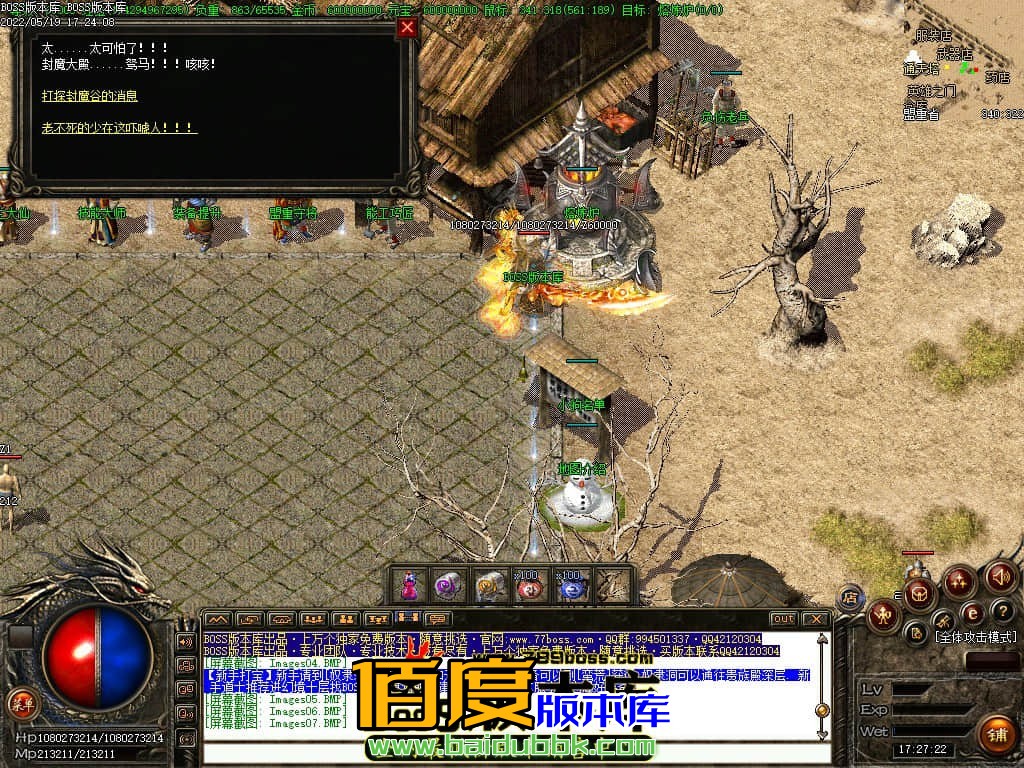1024x768 pixels.
Task: Select the orange spiral scroll hotbar slot
Action: (490, 586)
